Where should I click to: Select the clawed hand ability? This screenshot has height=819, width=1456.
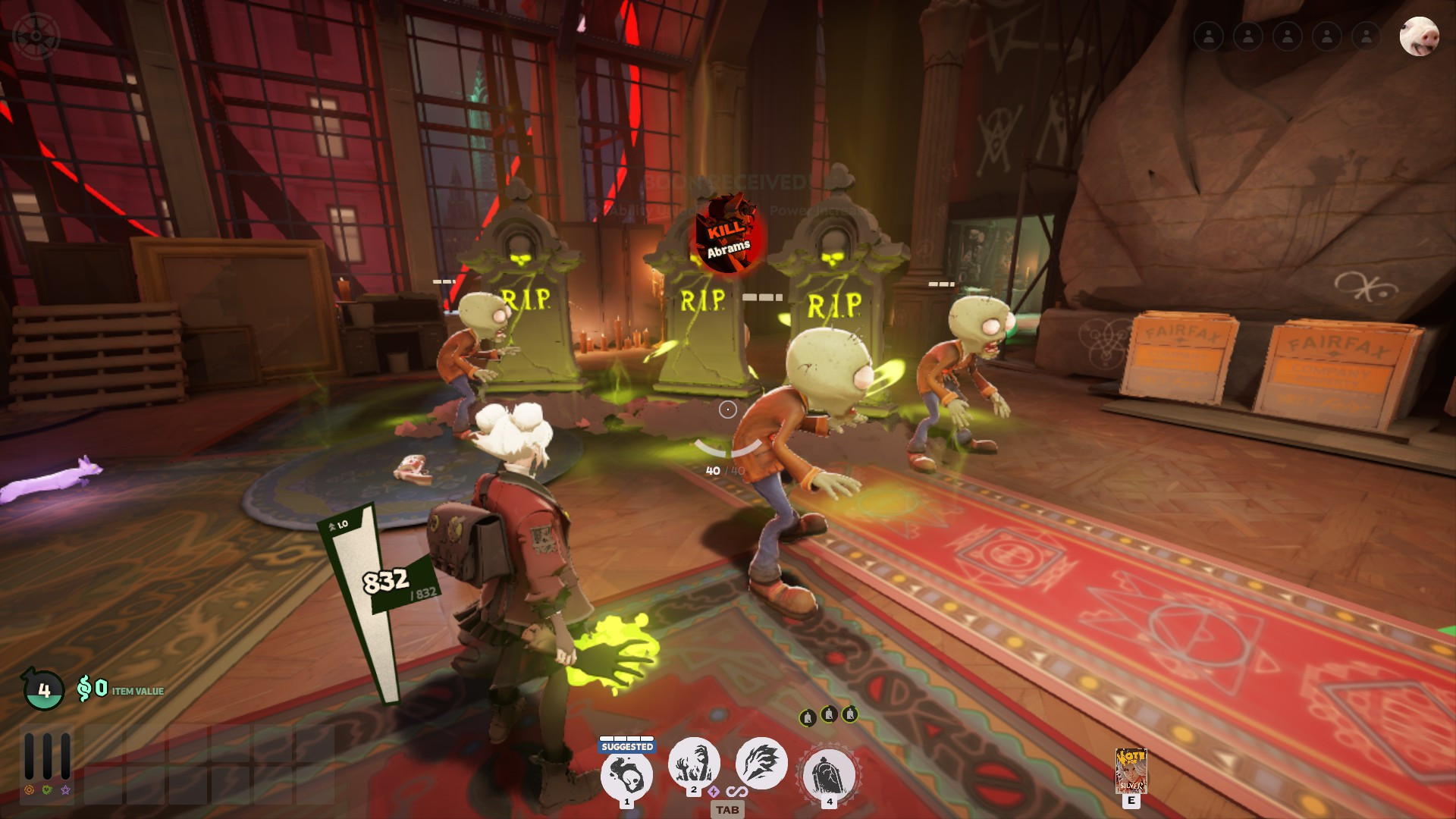(x=761, y=763)
